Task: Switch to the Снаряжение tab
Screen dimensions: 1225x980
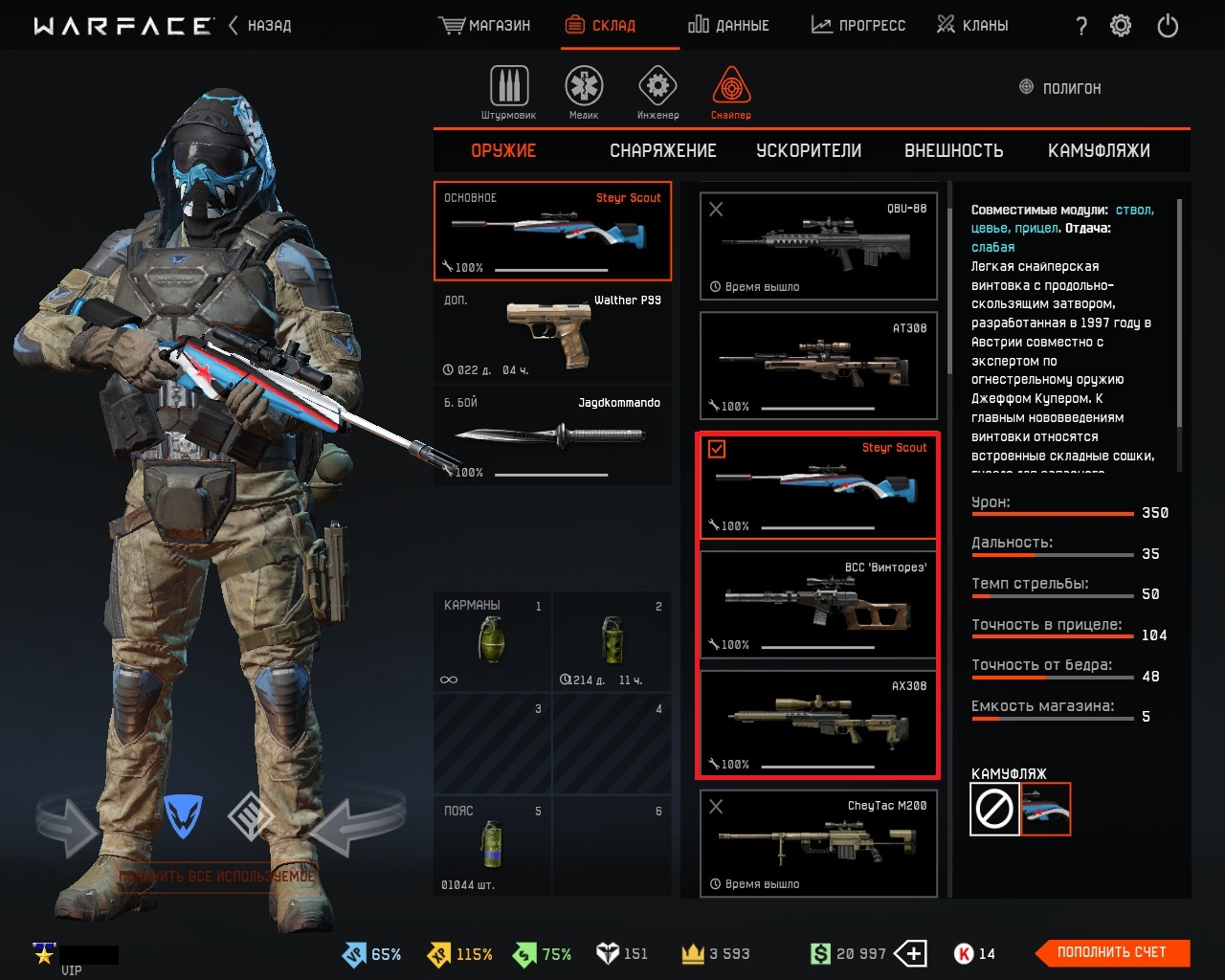Action: point(662,151)
